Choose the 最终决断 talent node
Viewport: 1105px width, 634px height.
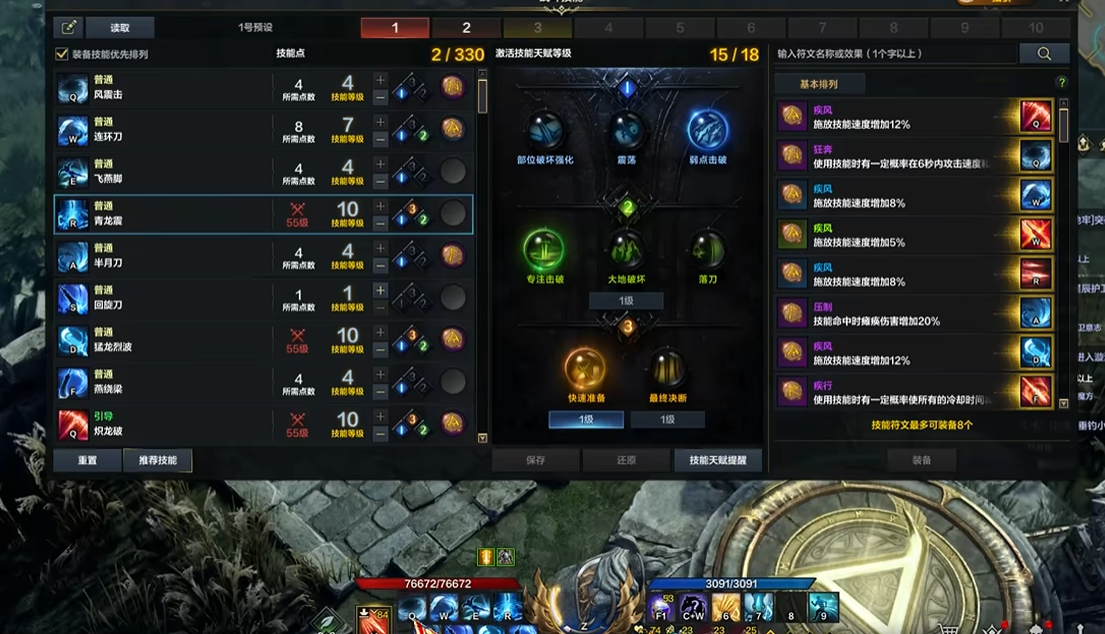pos(667,368)
